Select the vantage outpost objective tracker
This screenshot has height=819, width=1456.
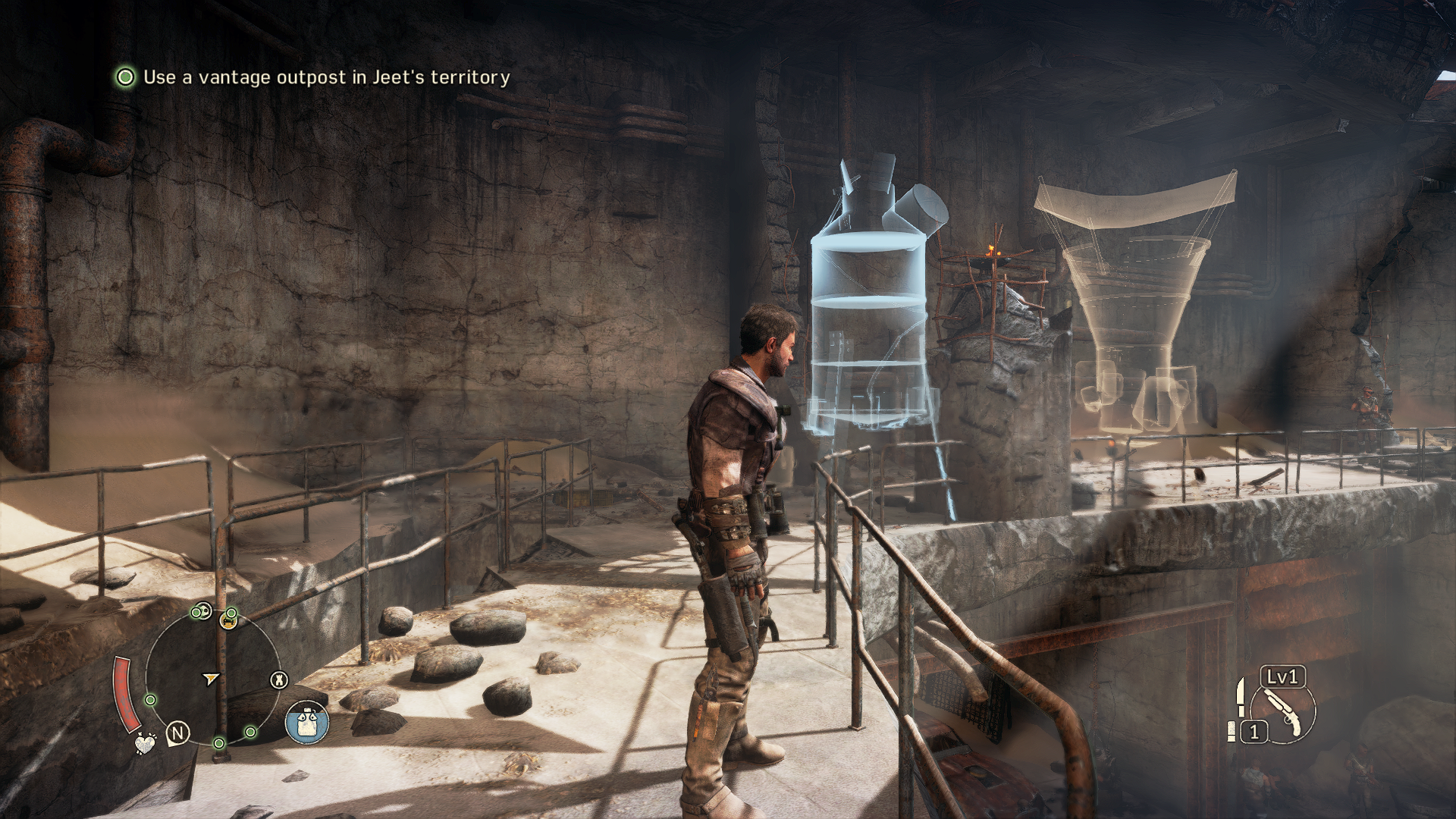312,77
